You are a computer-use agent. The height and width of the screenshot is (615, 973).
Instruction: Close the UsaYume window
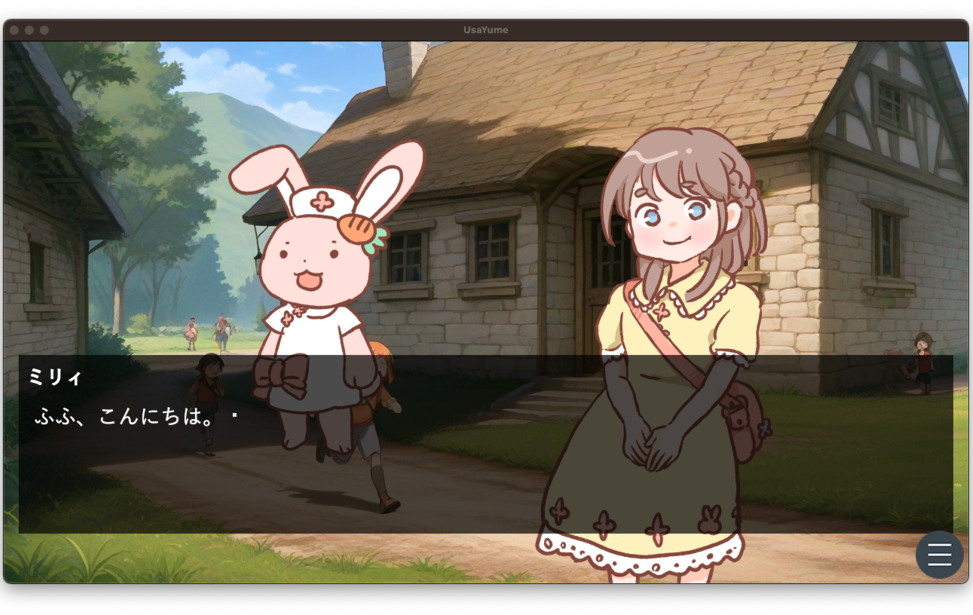coord(14,30)
